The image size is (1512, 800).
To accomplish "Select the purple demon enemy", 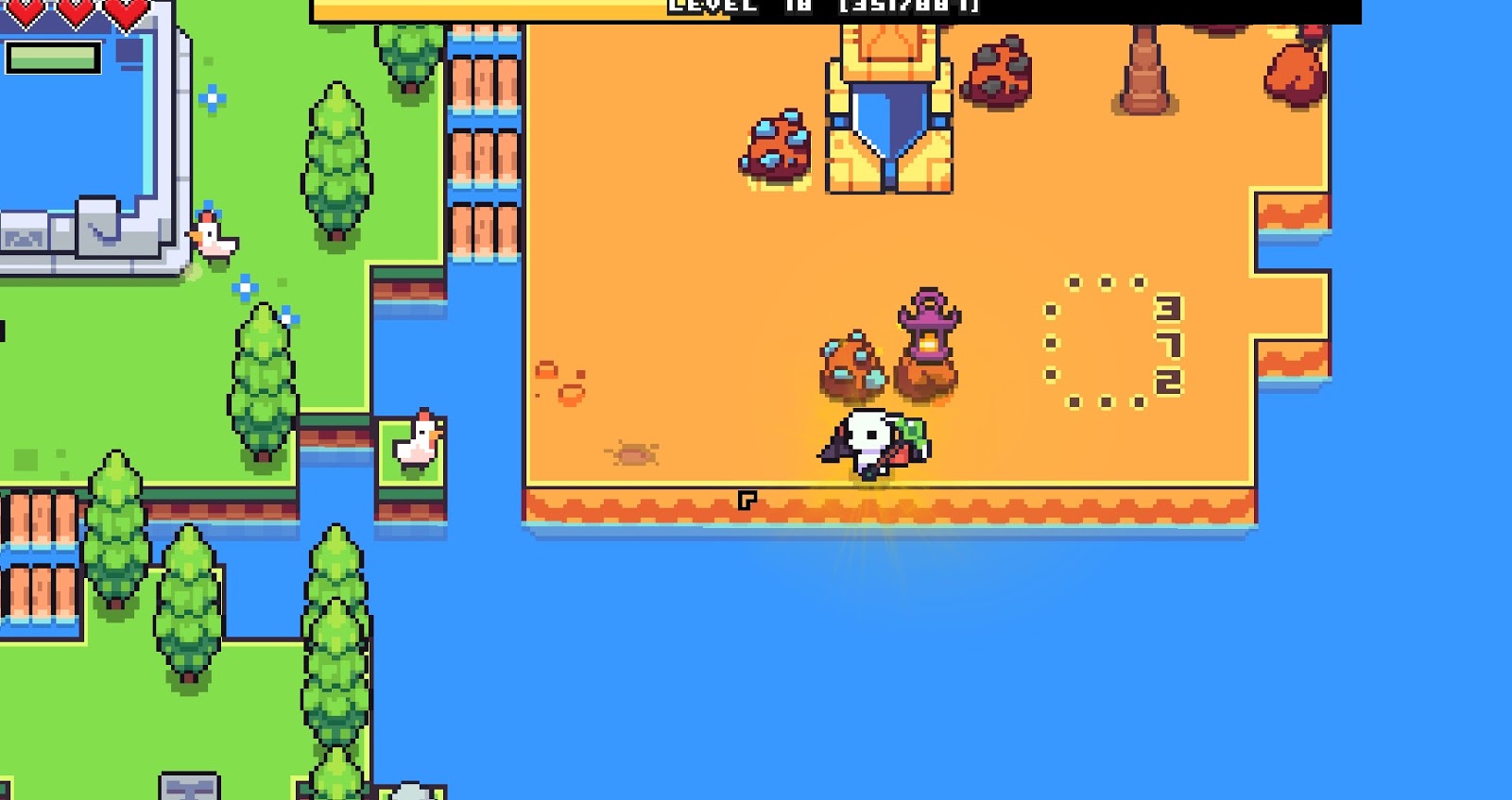I will [x=929, y=321].
